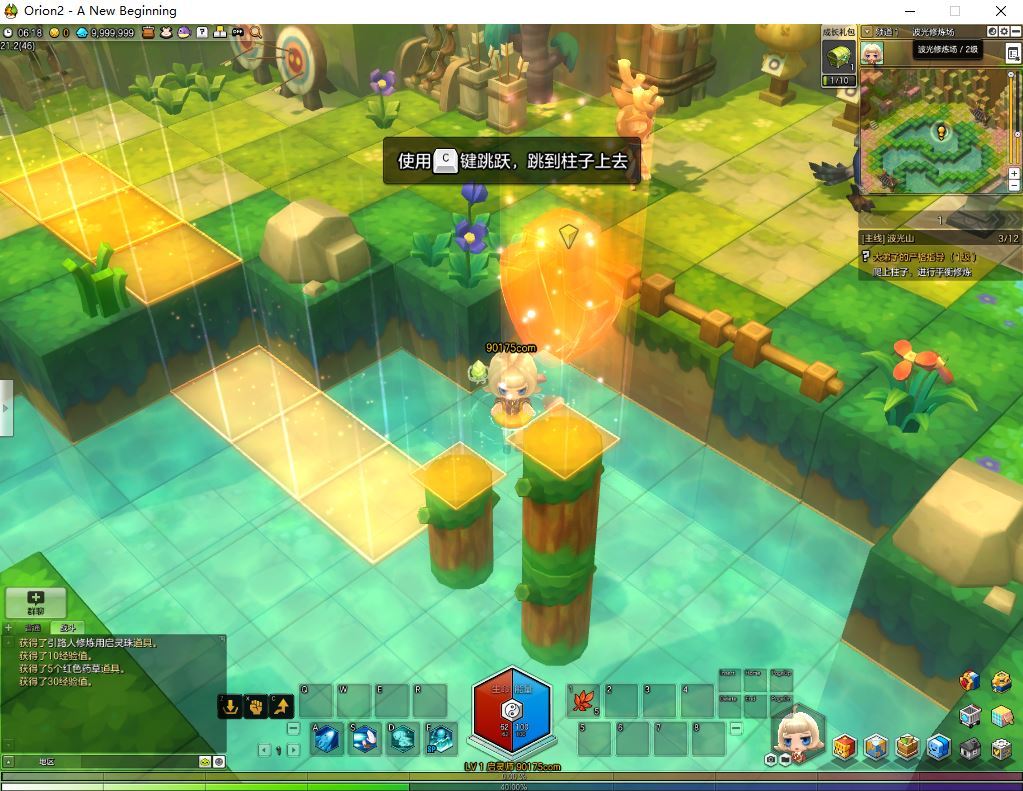Zoom out the minimap with minus button
This screenshot has height=791, width=1023.
tap(1014, 186)
